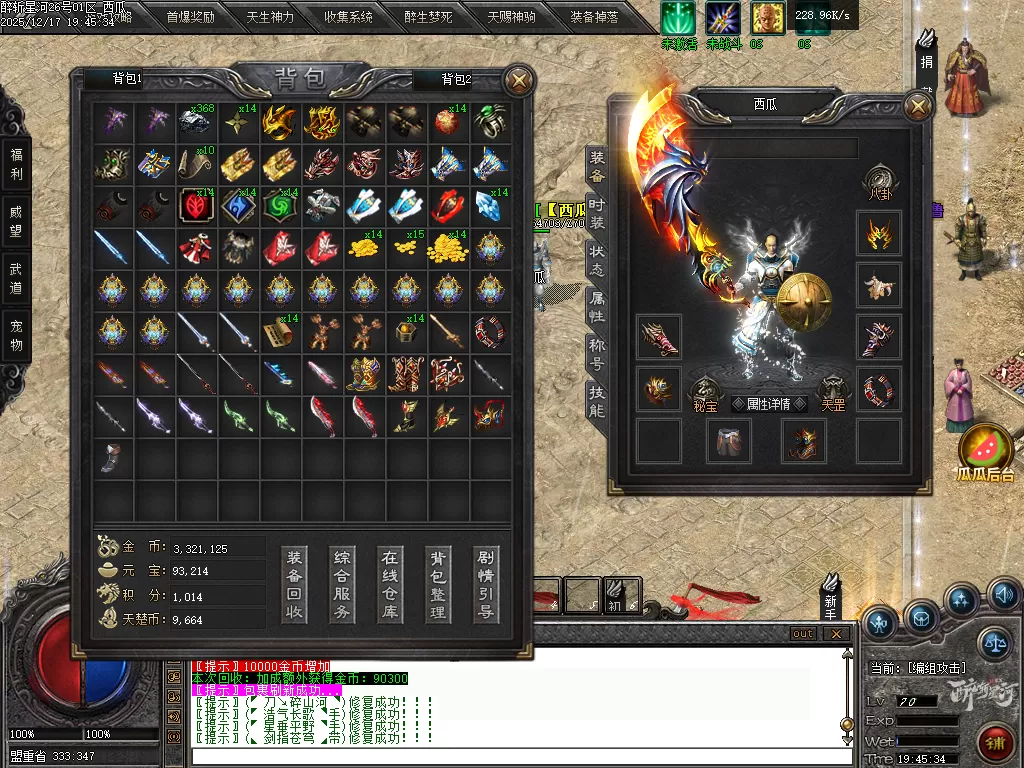Open the 首爆奖励 top menu

(x=190, y=17)
